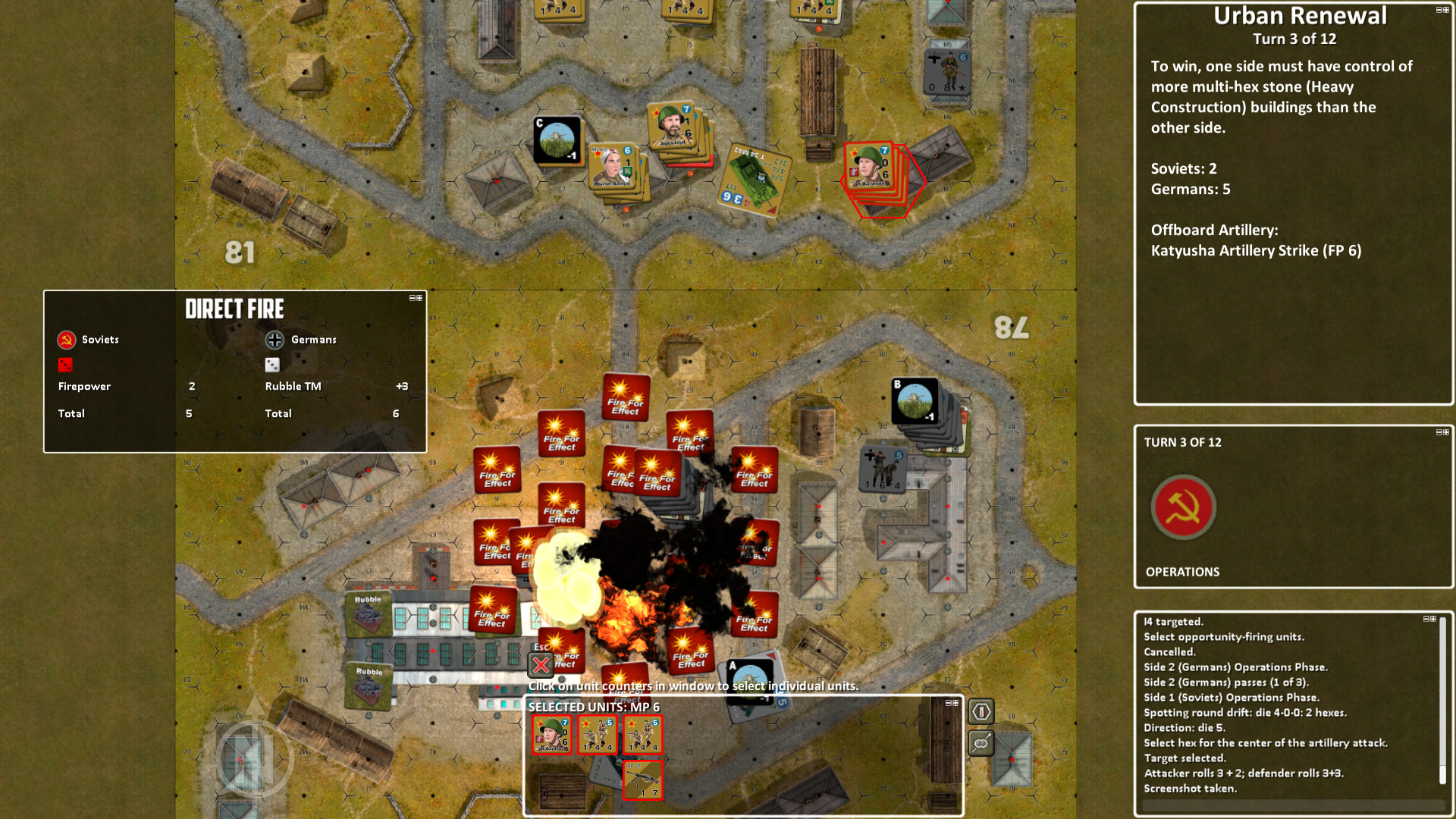Collapse the Direct Fire panel
This screenshot has width=1456, height=819.
411,298
